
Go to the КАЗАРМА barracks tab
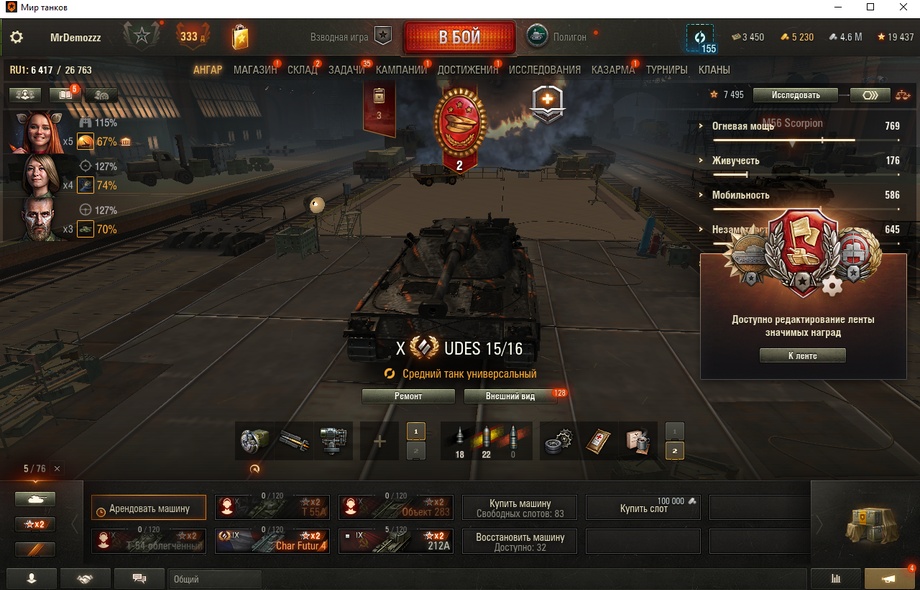pos(612,70)
